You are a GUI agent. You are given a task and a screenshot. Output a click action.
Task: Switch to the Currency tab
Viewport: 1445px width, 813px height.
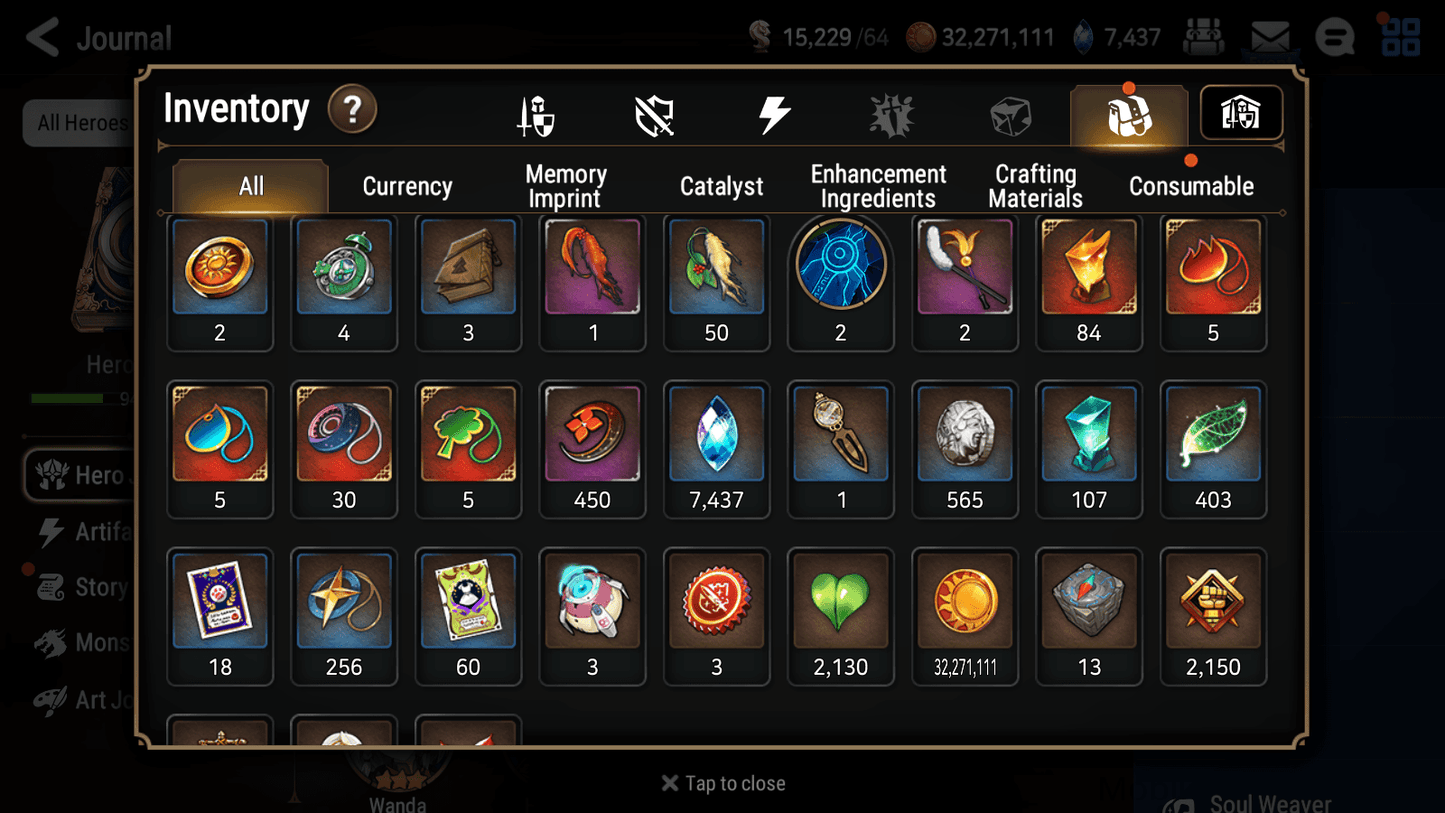(x=407, y=185)
